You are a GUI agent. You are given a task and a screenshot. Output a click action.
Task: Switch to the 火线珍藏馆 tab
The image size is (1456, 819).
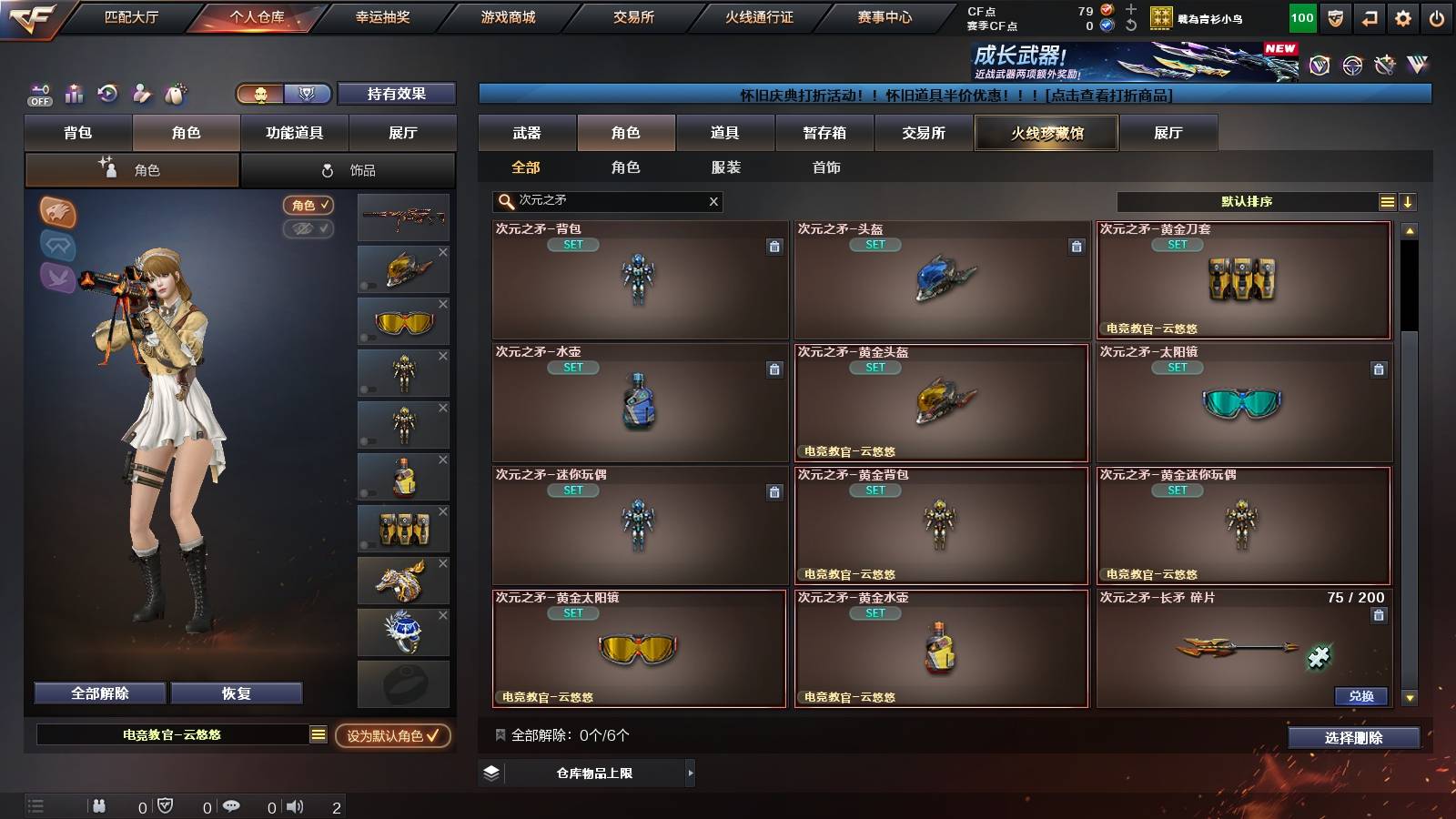[x=1046, y=133]
